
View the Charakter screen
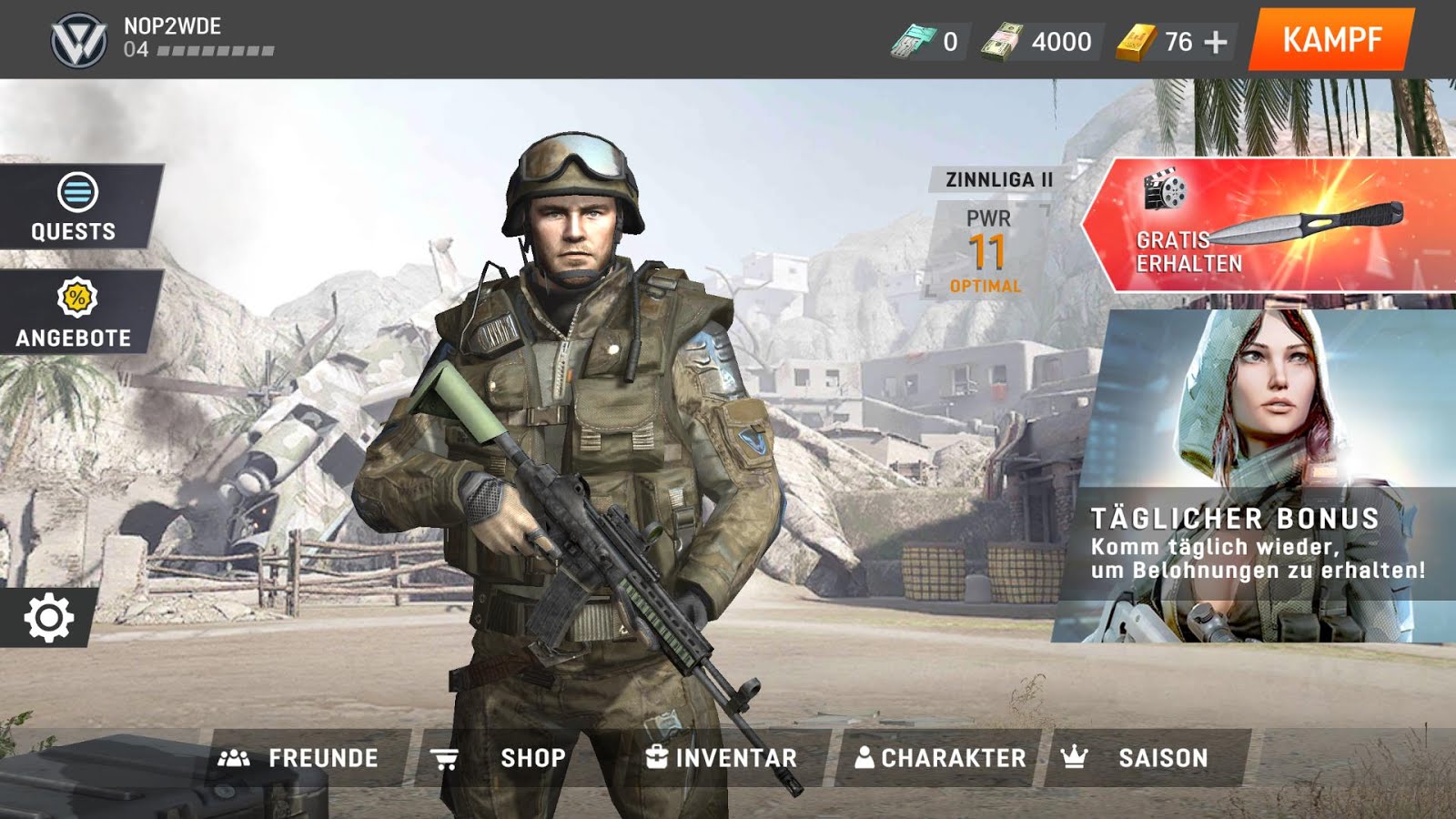pos(940,758)
